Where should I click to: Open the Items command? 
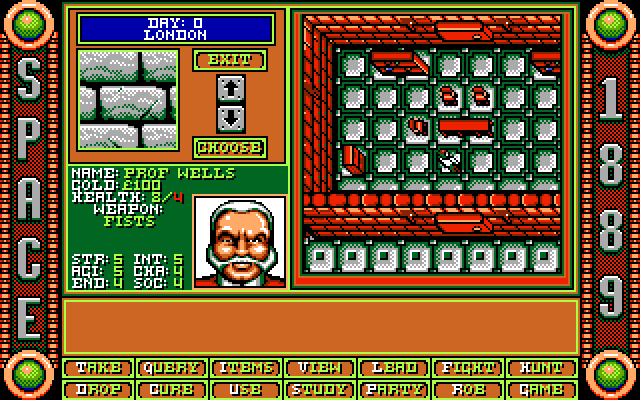point(246,368)
